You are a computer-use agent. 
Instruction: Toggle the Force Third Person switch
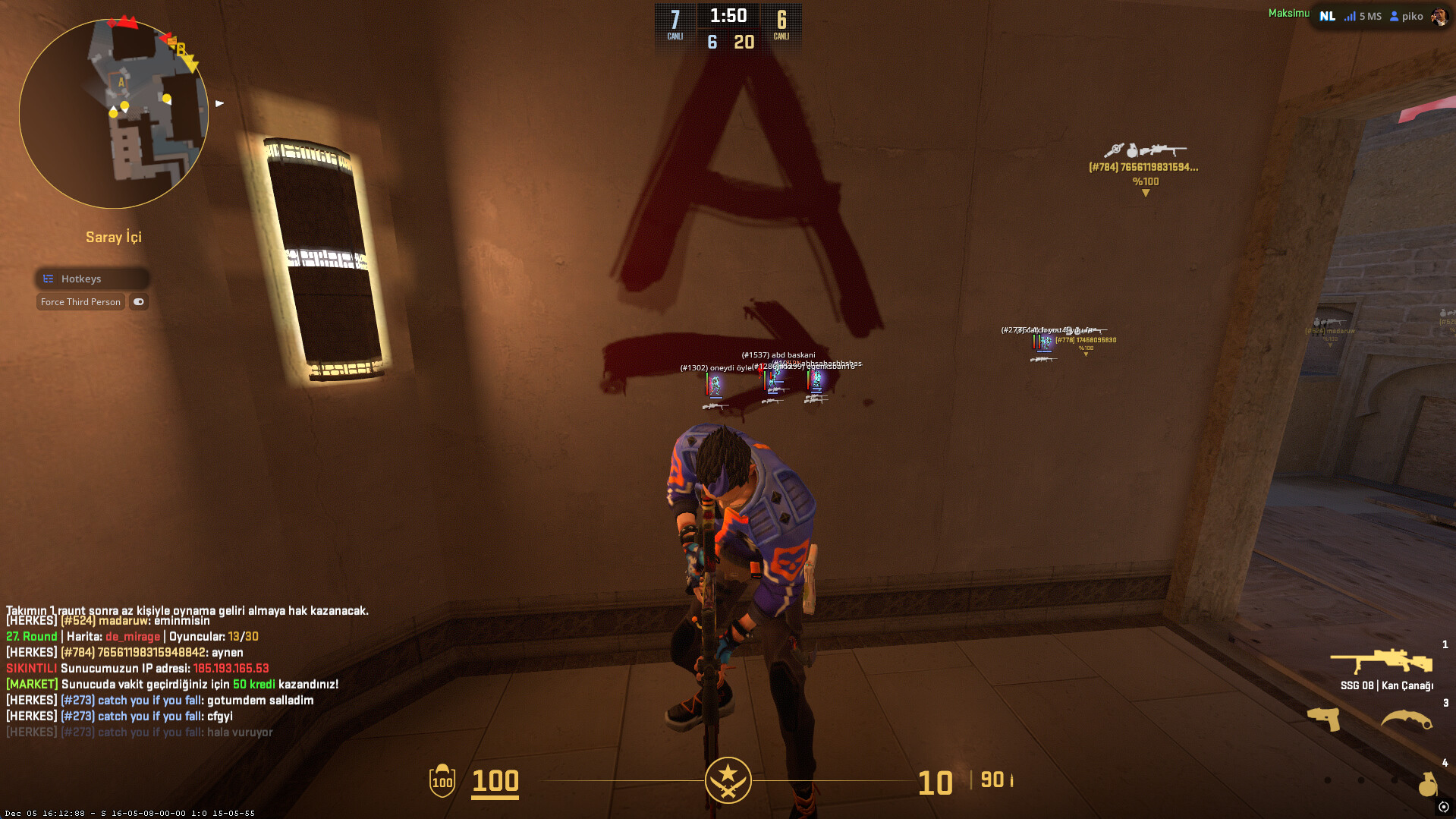tap(138, 302)
